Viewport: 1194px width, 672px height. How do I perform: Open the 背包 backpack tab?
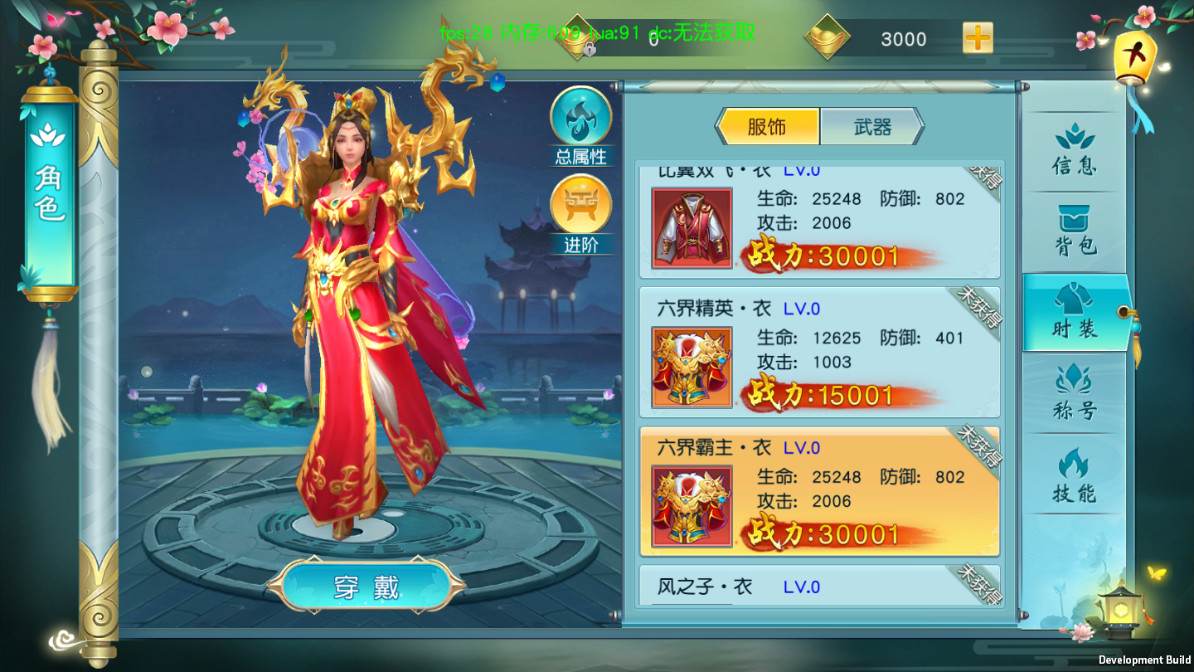point(1074,231)
